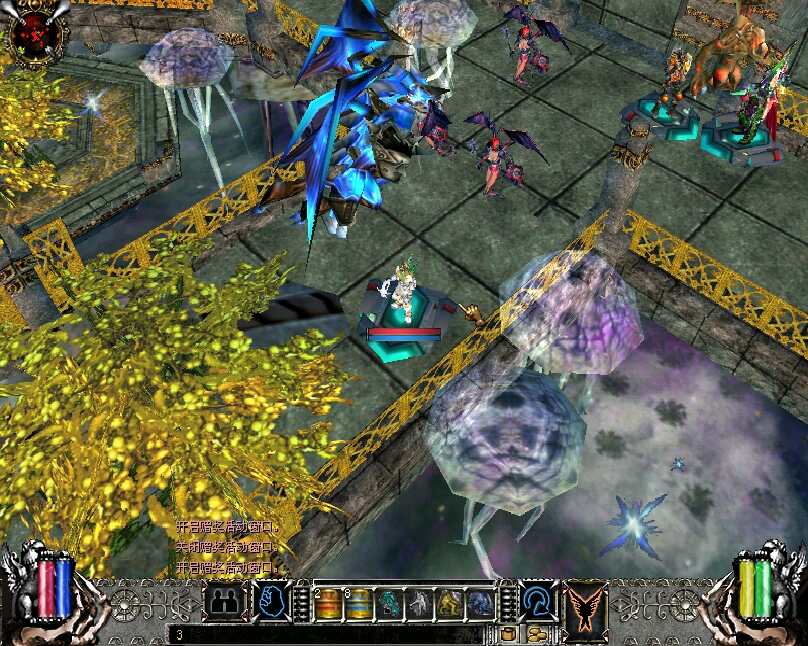Select the dark blue creature hotbar slot

480,603
